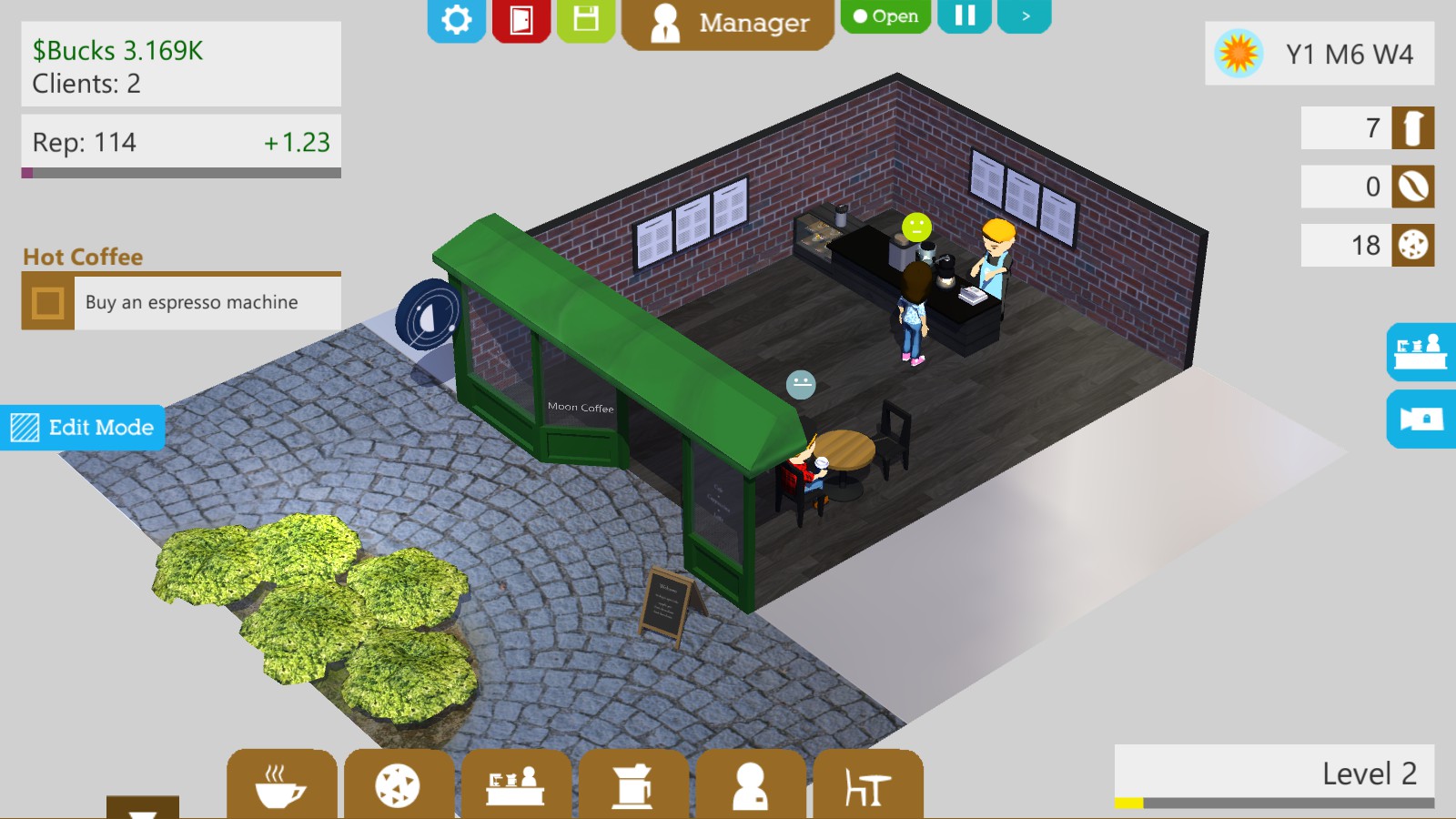This screenshot has width=1456, height=819.
Task: Open the staff person icon in bottom toolbar
Action: (x=750, y=786)
